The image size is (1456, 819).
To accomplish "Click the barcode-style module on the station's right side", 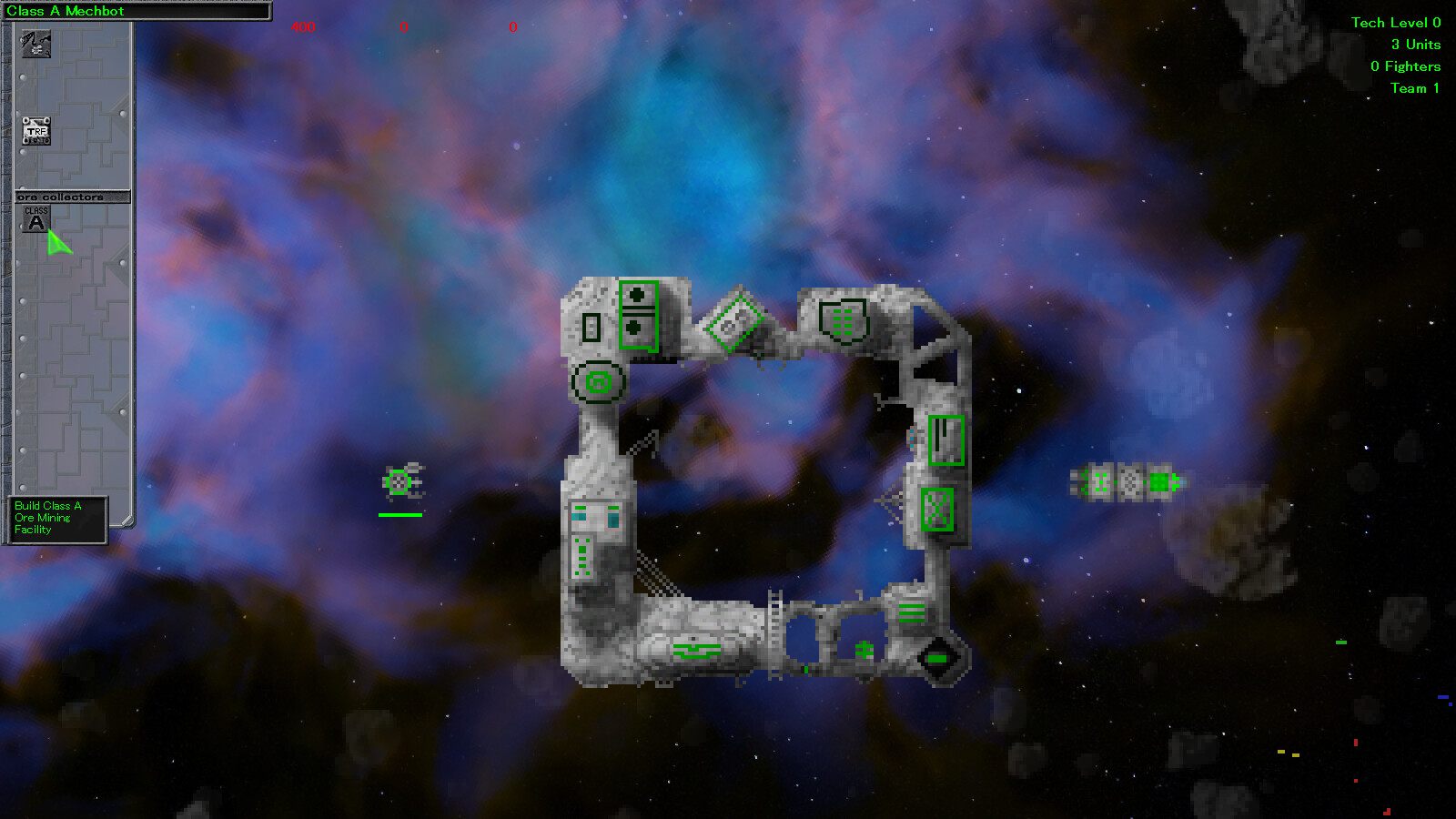I will [945, 440].
